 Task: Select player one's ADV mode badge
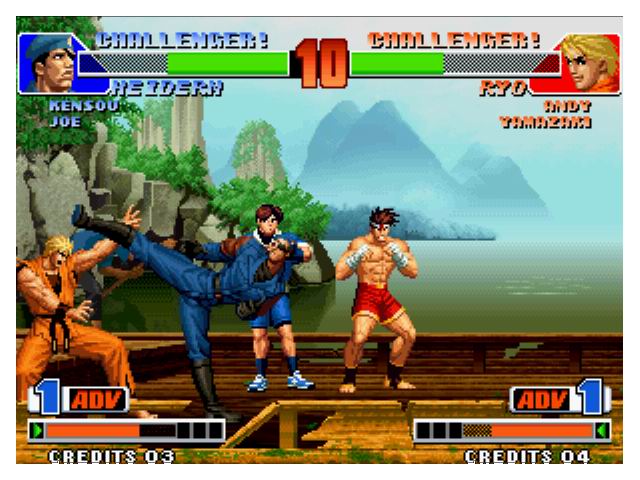[x=97, y=400]
